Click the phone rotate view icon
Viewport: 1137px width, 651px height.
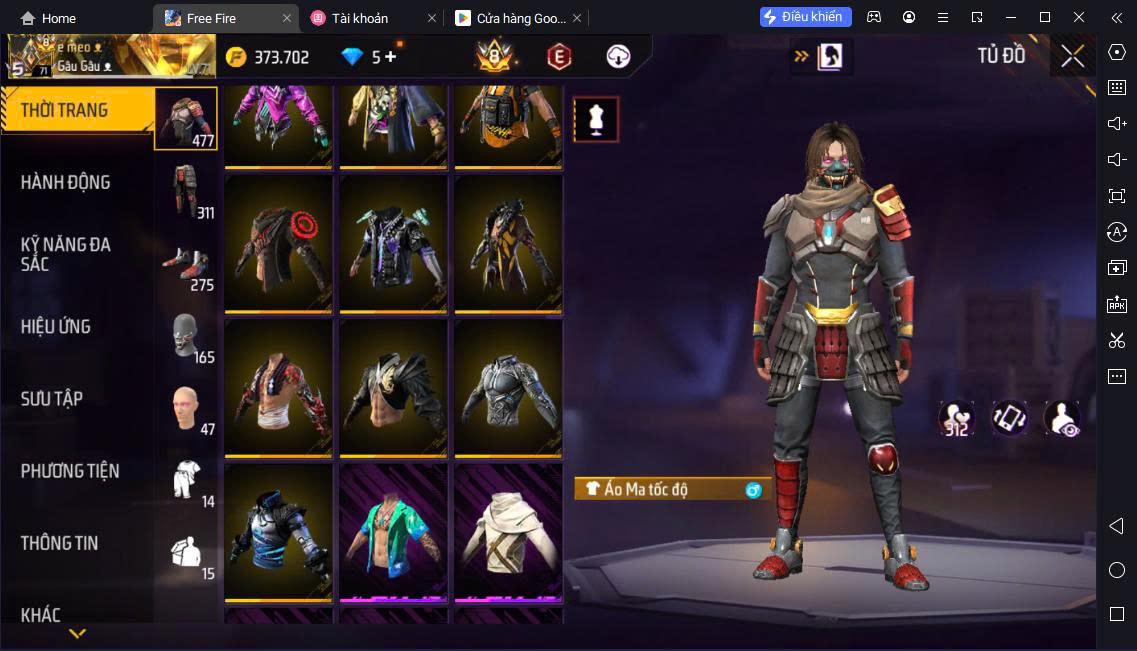[1009, 418]
